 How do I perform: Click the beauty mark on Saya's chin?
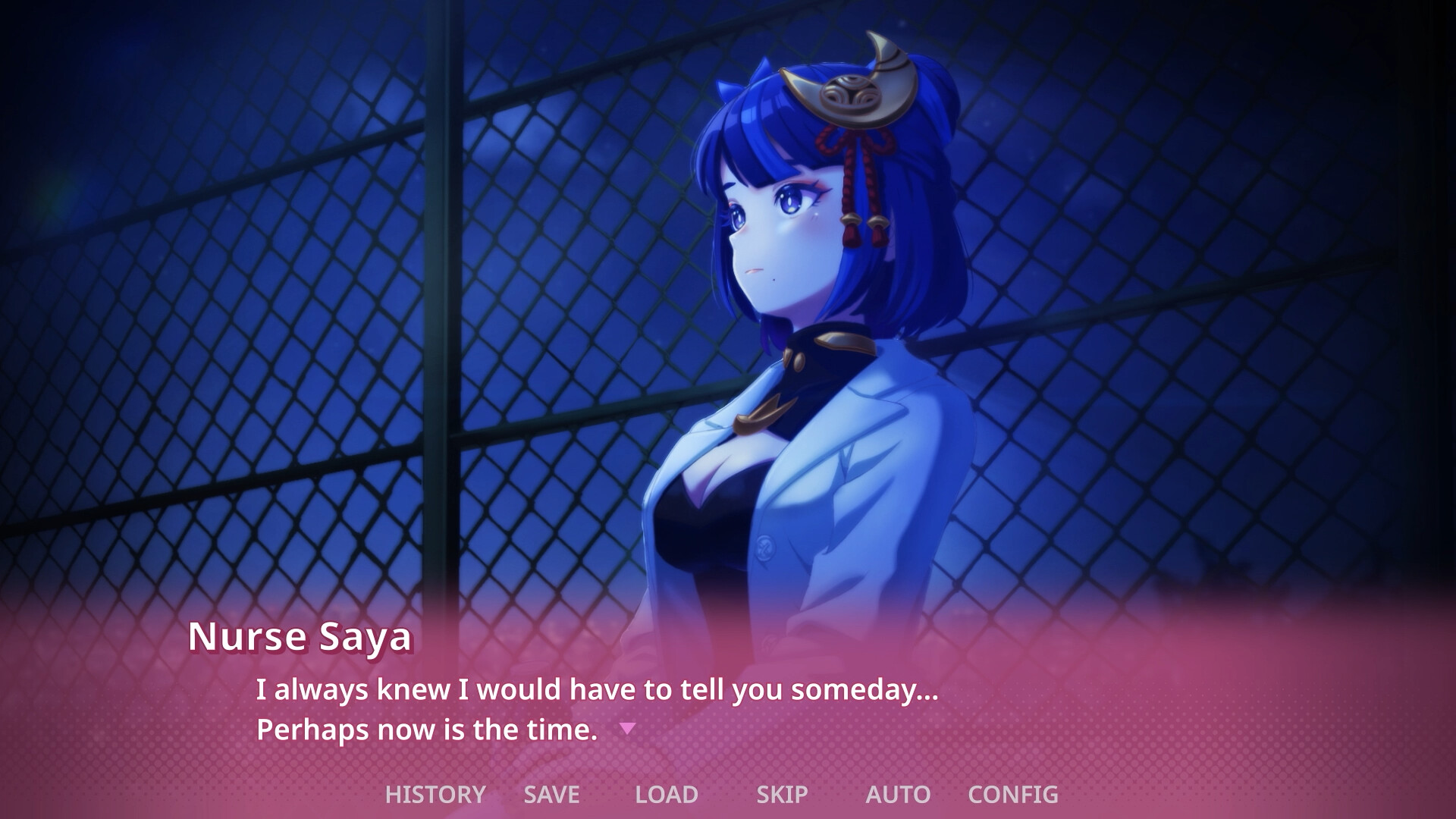(775, 281)
